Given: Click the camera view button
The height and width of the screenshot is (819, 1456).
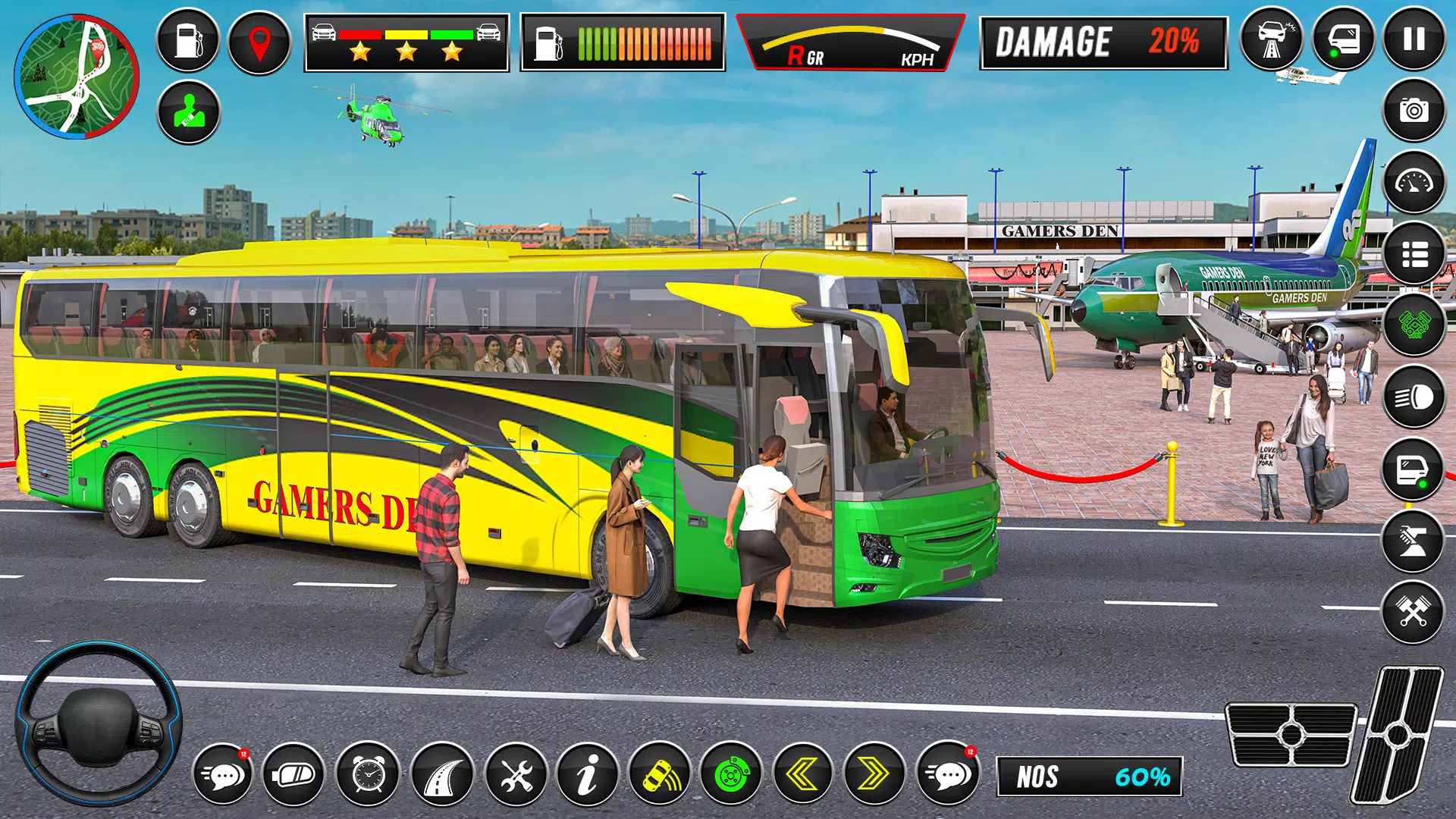Looking at the screenshot, I should (1414, 111).
